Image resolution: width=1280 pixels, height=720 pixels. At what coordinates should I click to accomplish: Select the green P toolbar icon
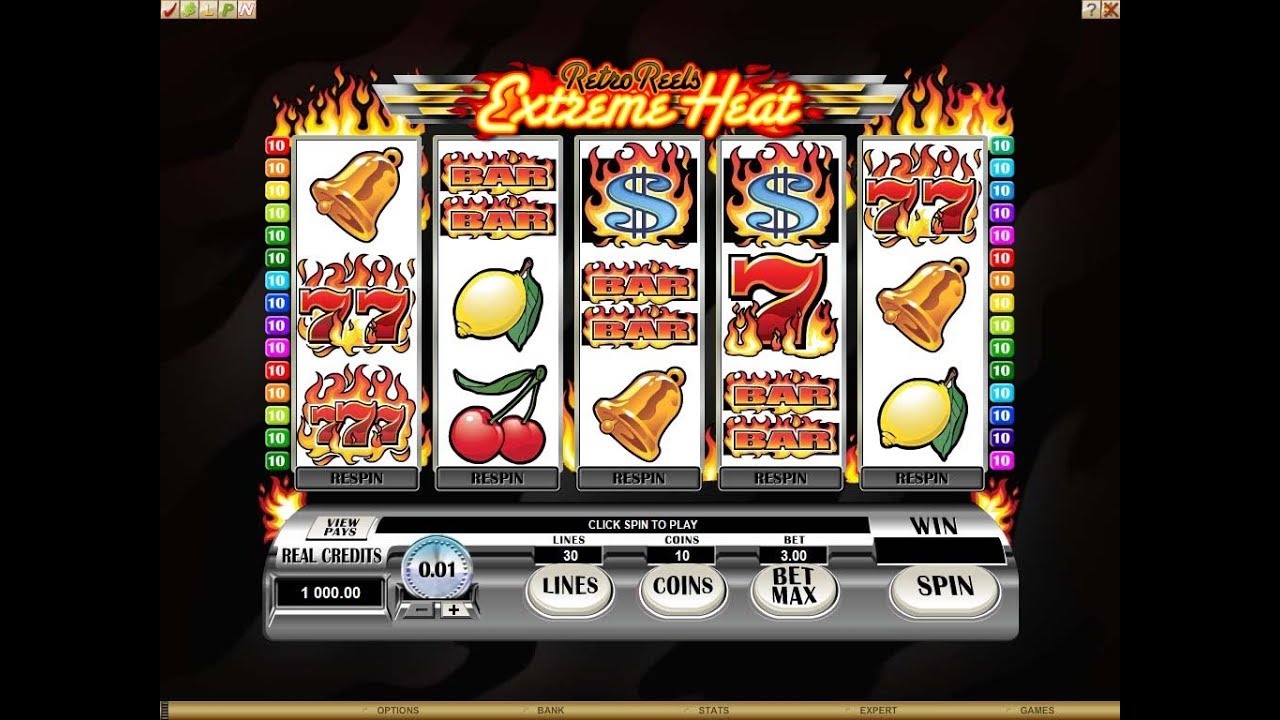[x=227, y=9]
